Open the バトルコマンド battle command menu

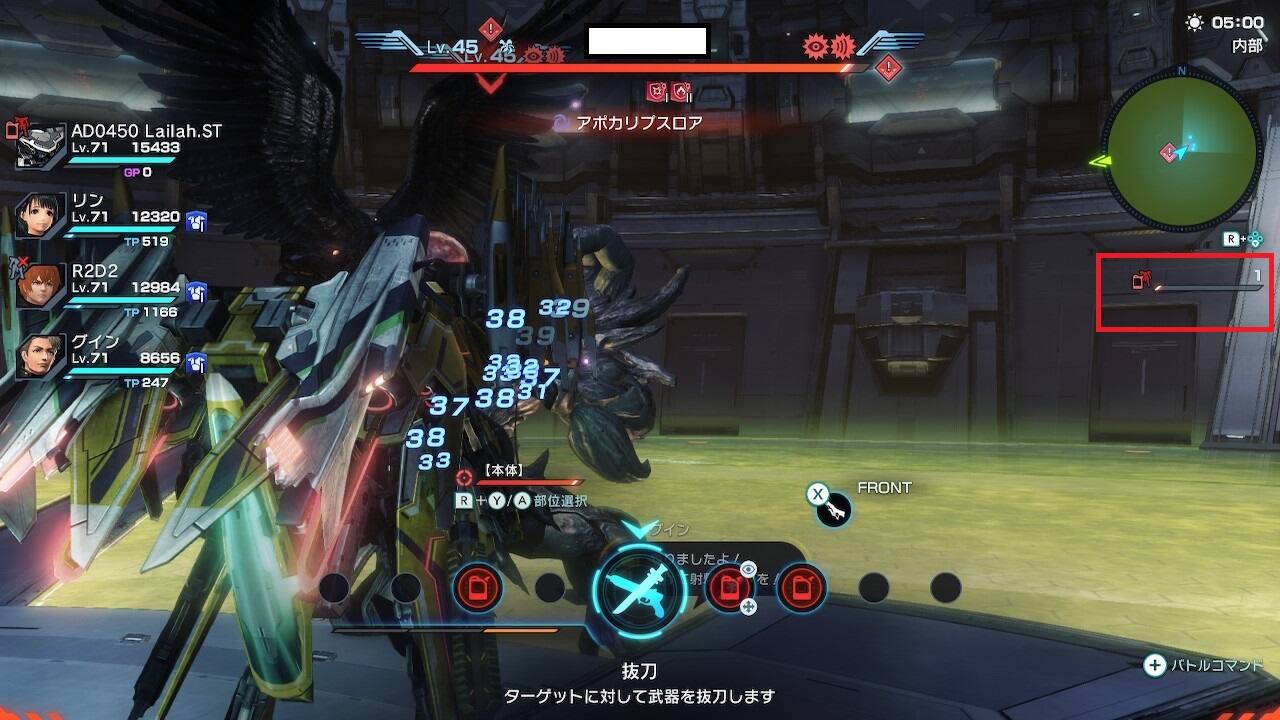(x=1204, y=665)
